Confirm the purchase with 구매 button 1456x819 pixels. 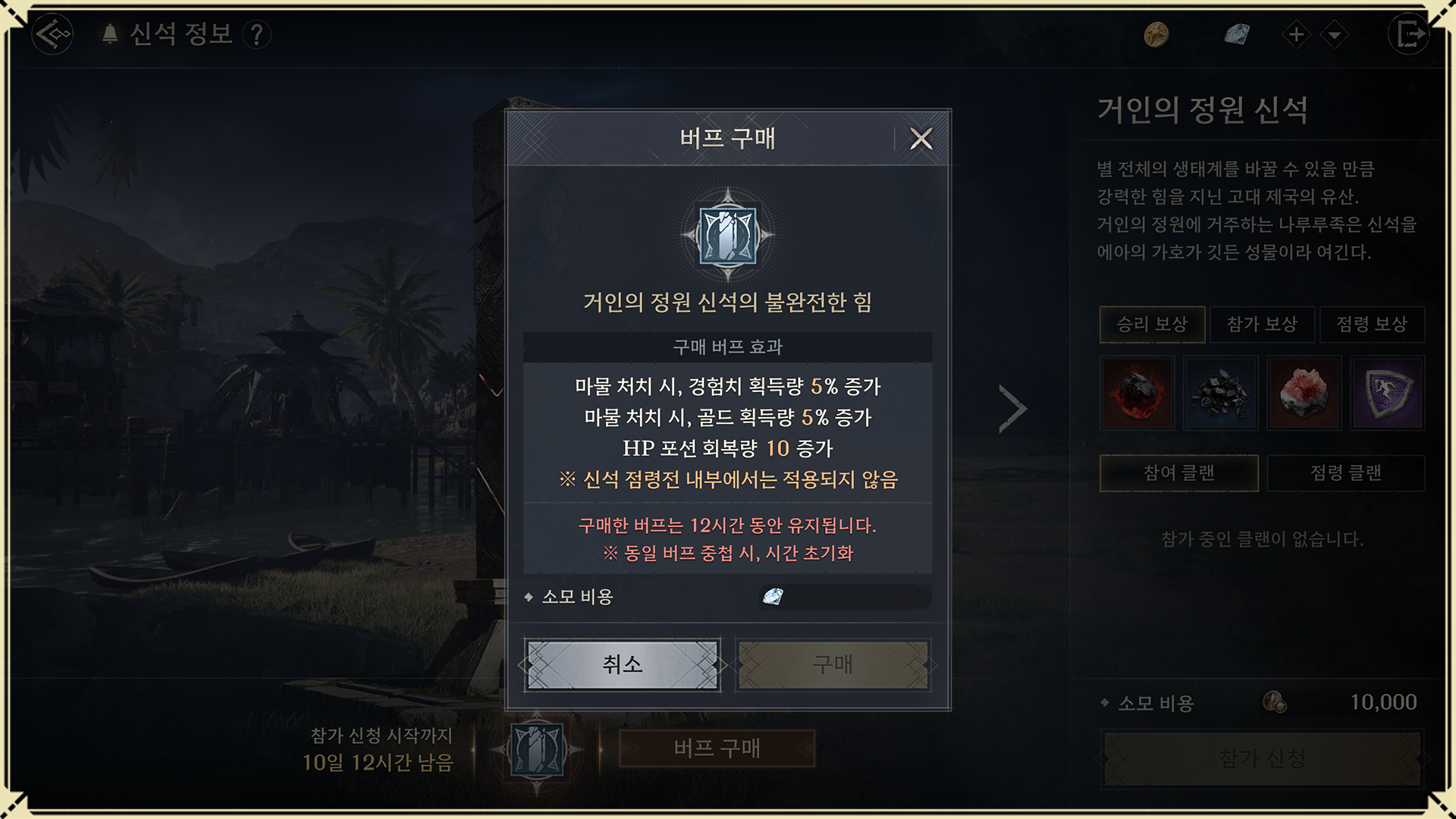(x=833, y=665)
